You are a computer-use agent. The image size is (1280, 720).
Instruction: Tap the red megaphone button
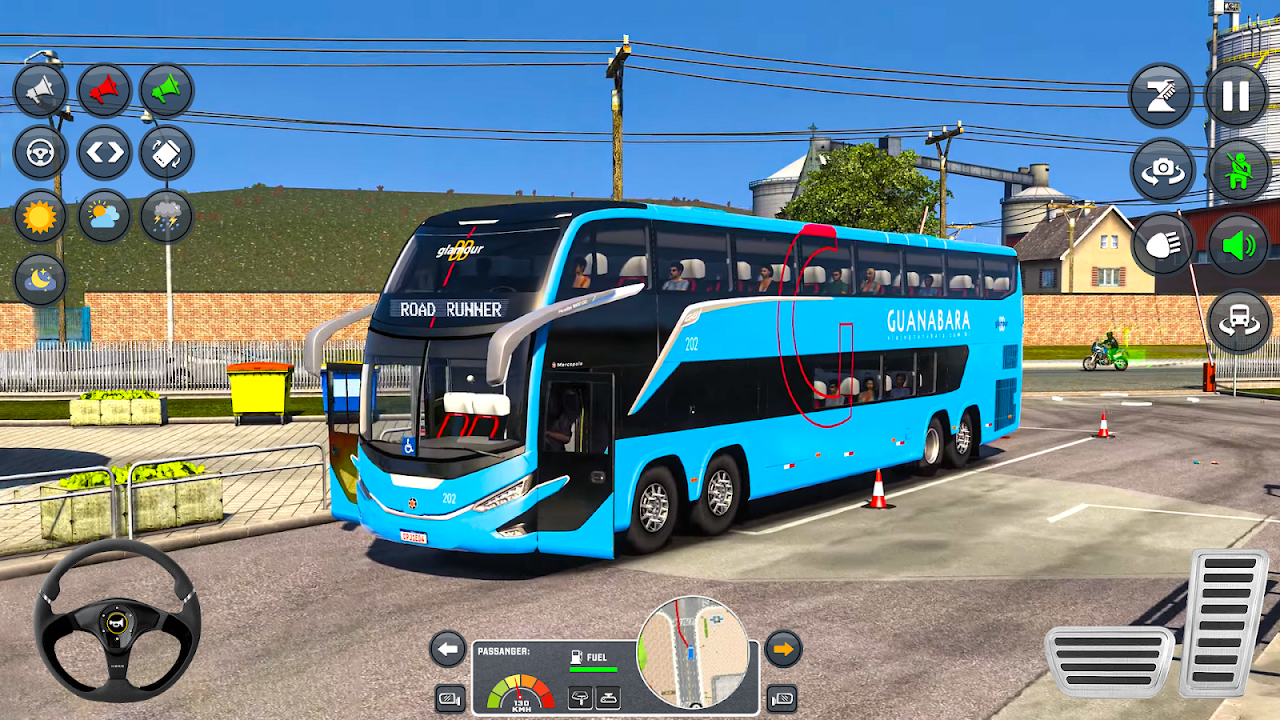104,91
